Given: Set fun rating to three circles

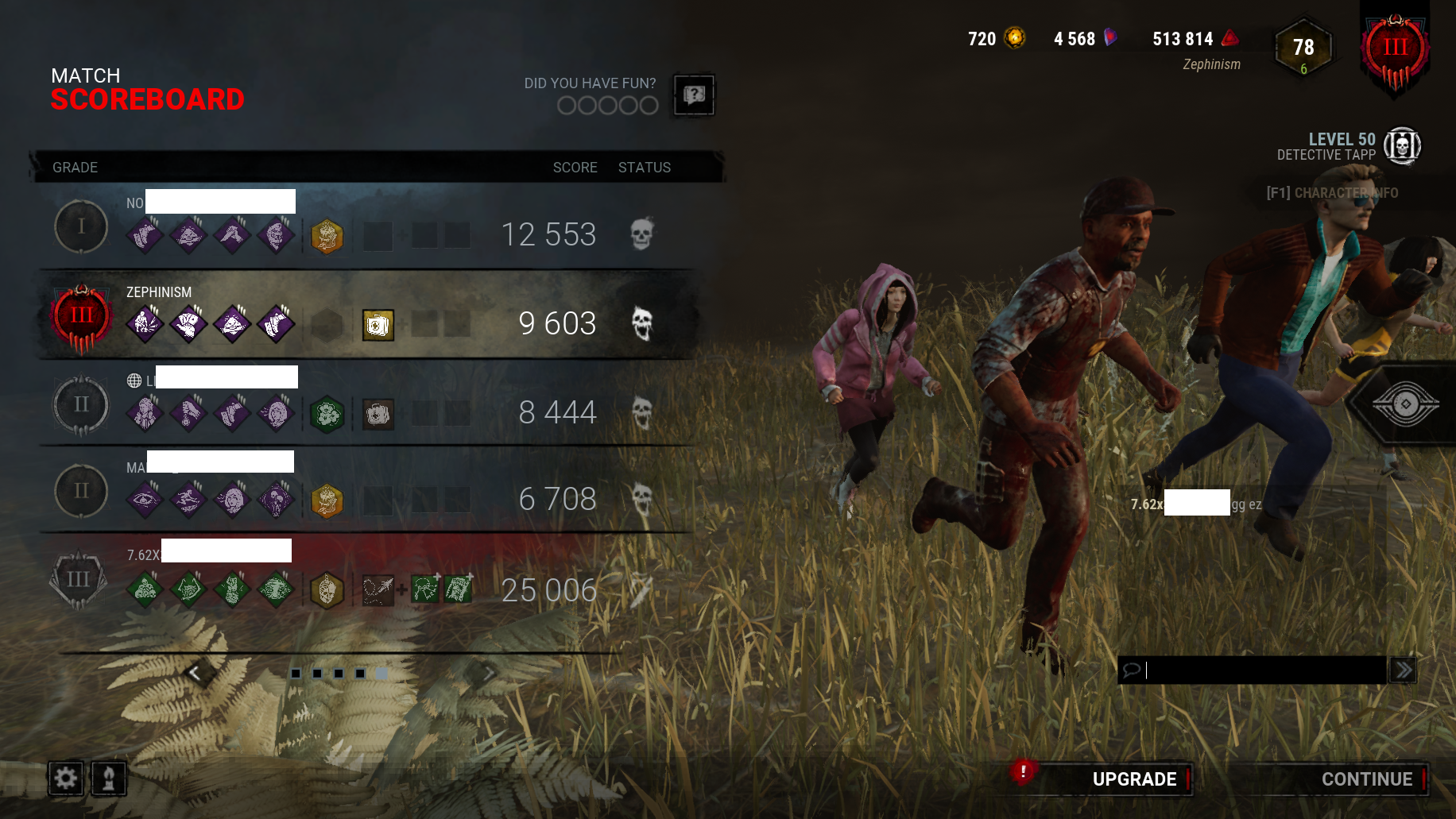Looking at the screenshot, I should pyautogui.click(x=608, y=106).
